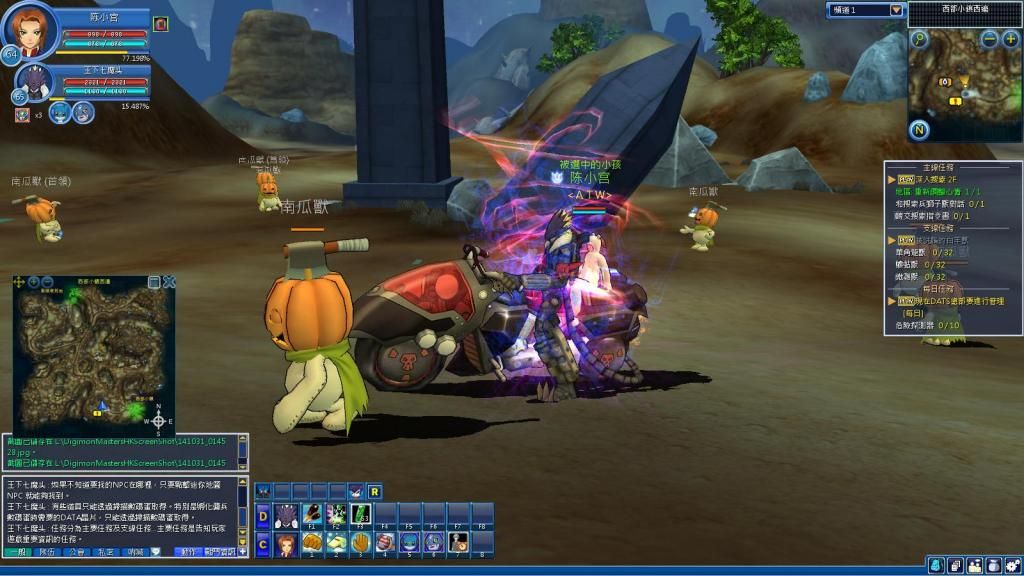
Task: Switch to the 一般 chat tab
Action: 19,552
